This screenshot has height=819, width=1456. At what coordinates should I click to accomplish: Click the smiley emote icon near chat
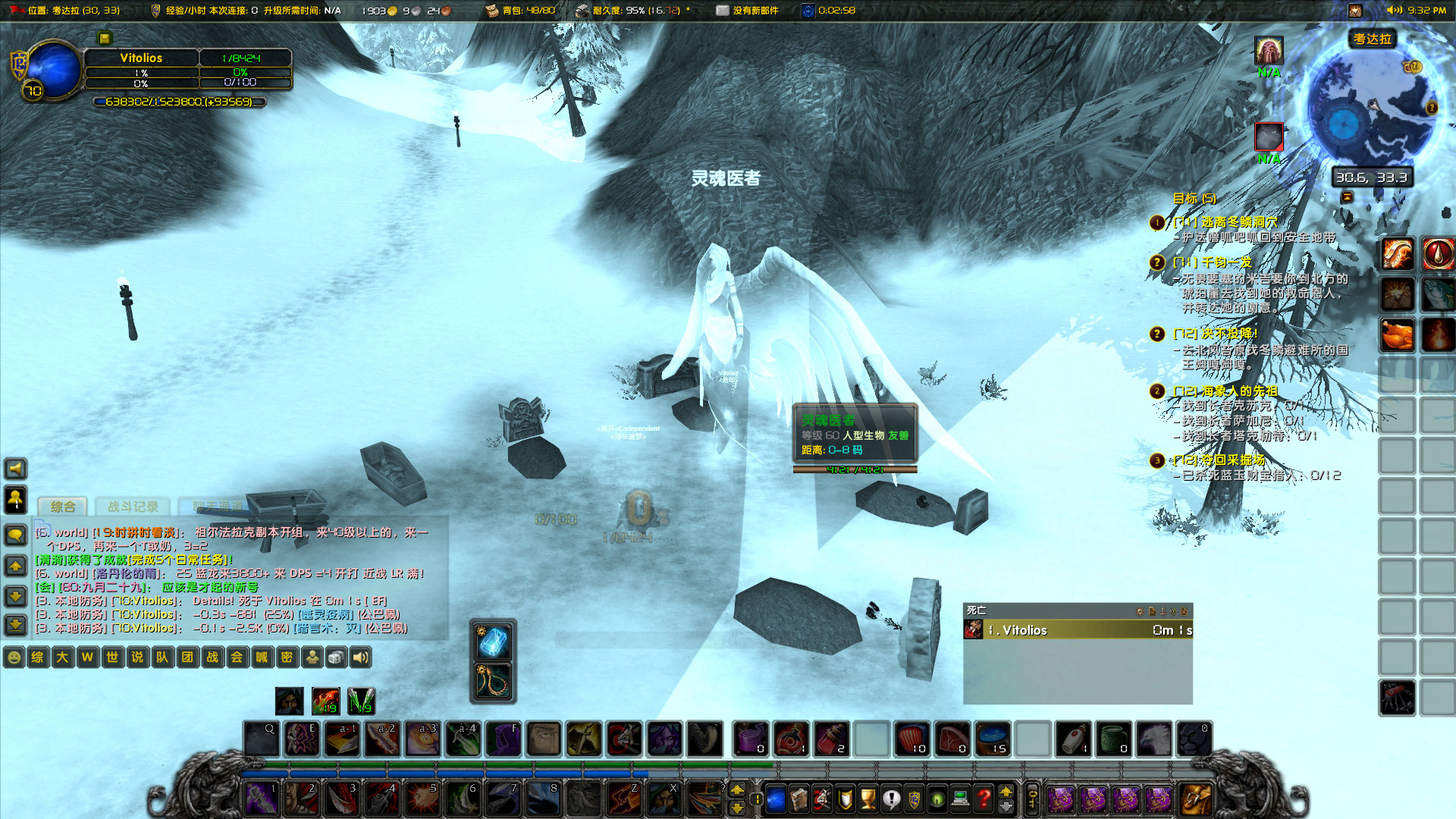(14, 657)
